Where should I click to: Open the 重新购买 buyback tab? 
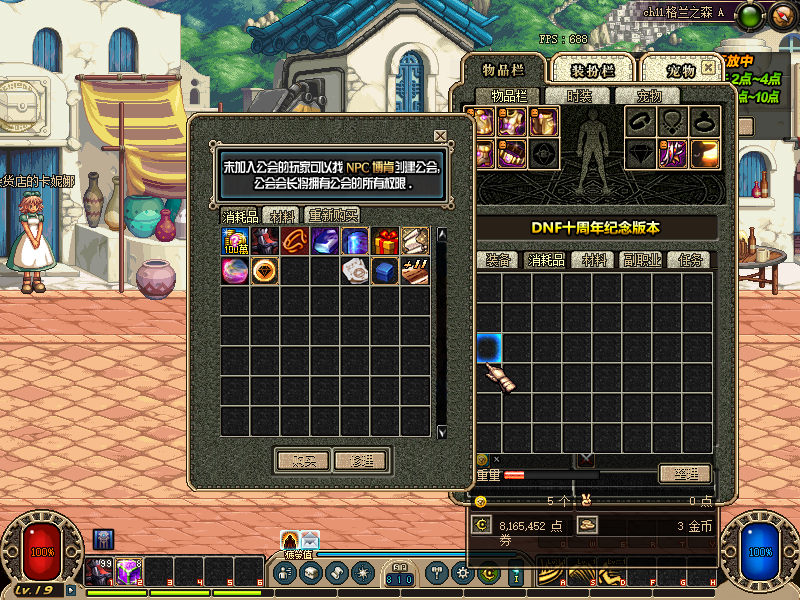pos(332,216)
